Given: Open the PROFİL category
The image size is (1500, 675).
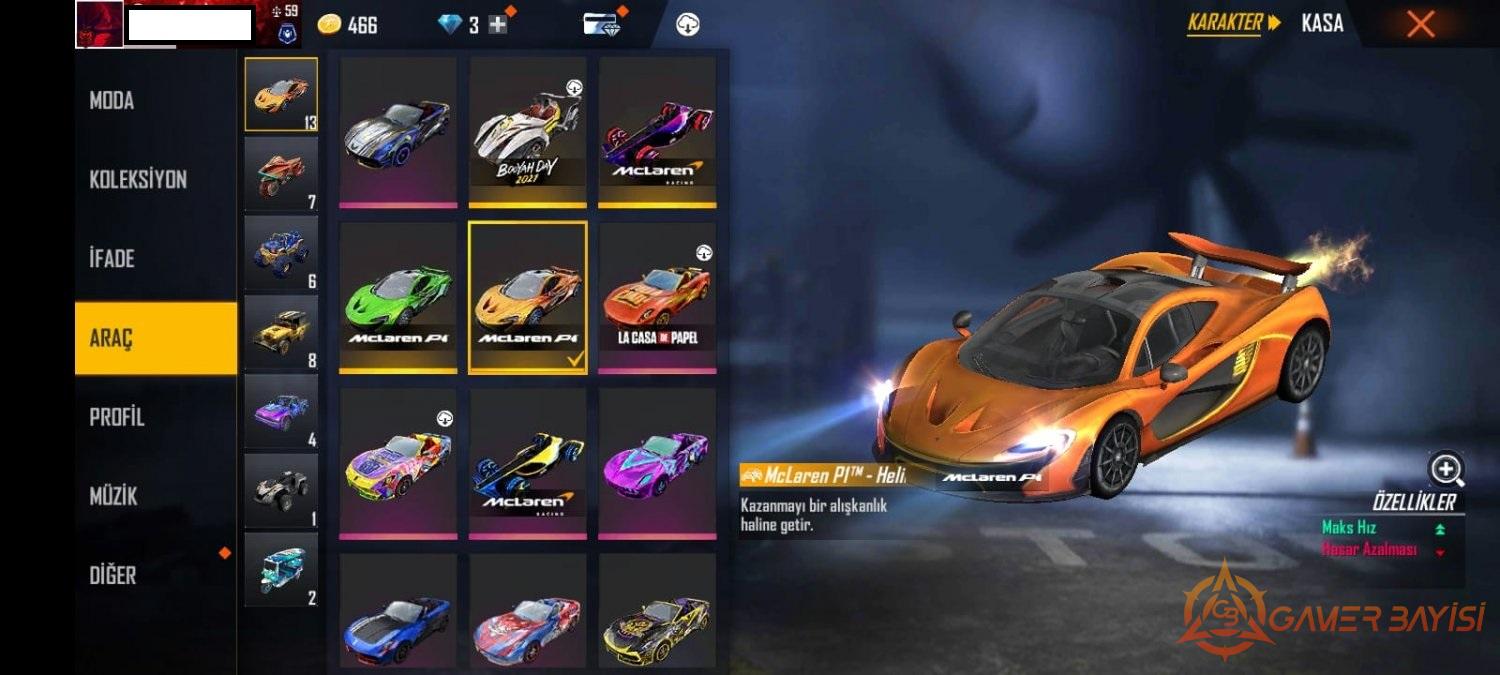Looking at the screenshot, I should pyautogui.click(x=117, y=417).
